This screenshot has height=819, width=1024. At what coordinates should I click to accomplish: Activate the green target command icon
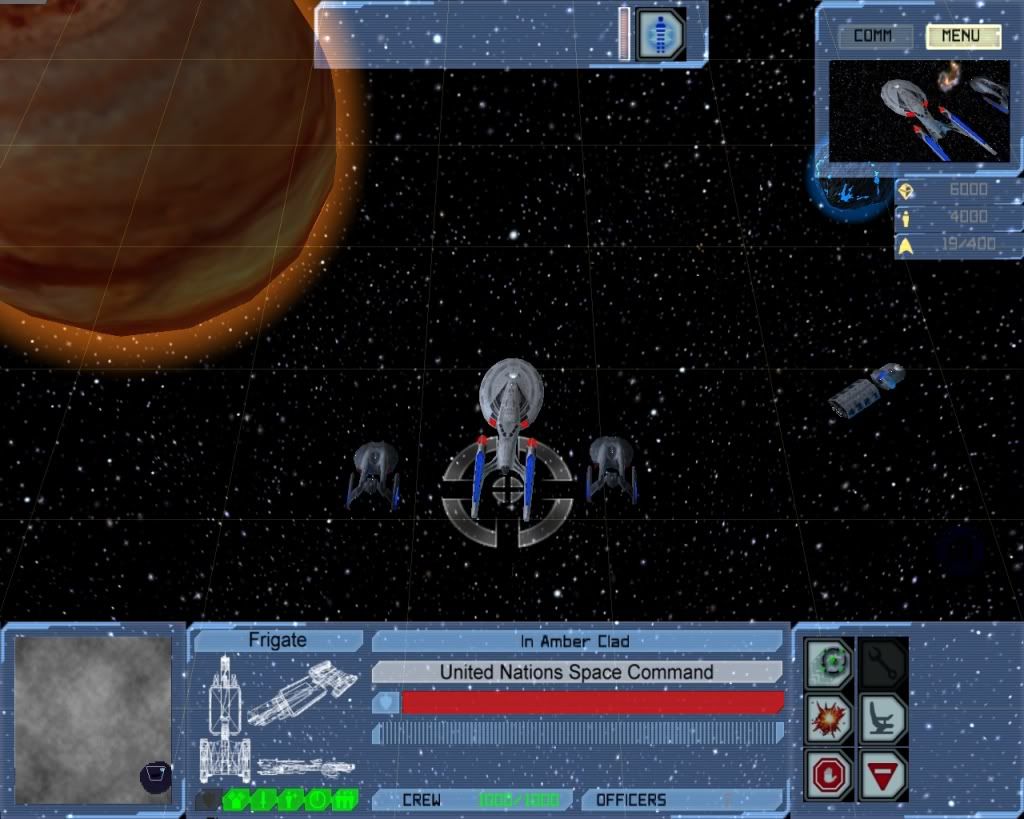click(831, 662)
